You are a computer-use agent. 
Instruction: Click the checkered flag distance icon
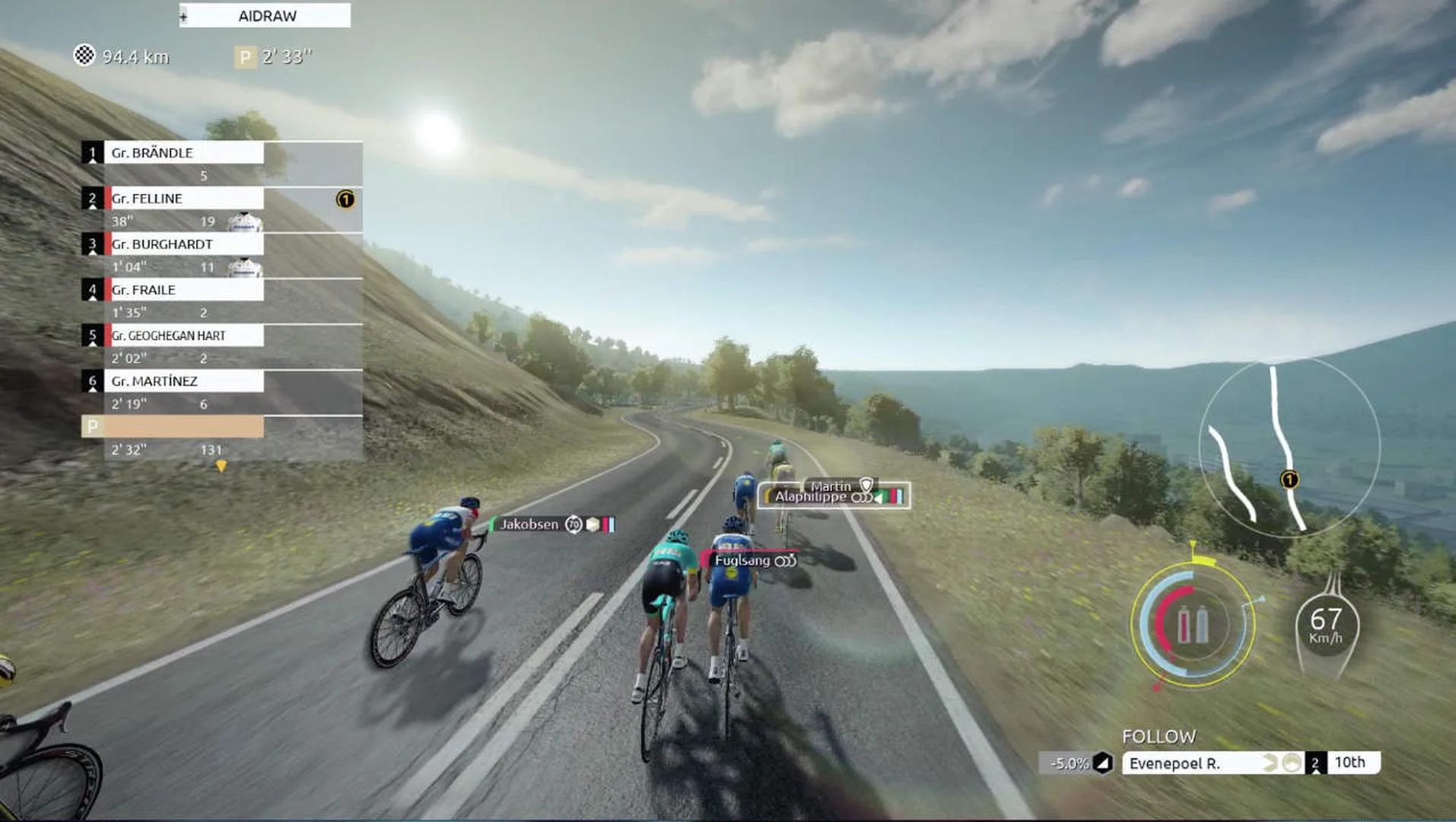84,56
